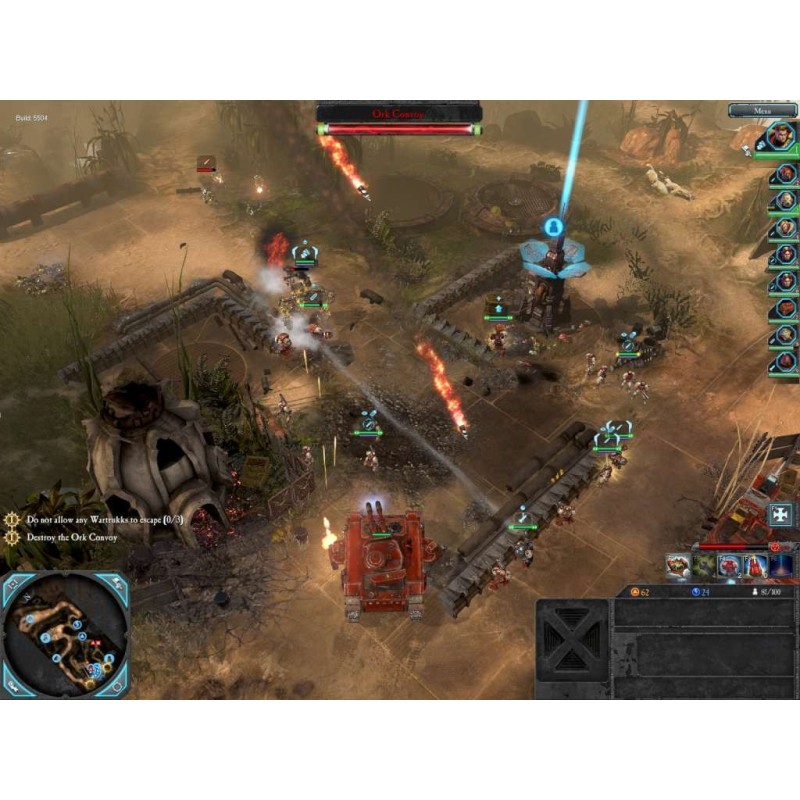Activate the blue light beam ability
This screenshot has width=800, height=800.
(782, 566)
